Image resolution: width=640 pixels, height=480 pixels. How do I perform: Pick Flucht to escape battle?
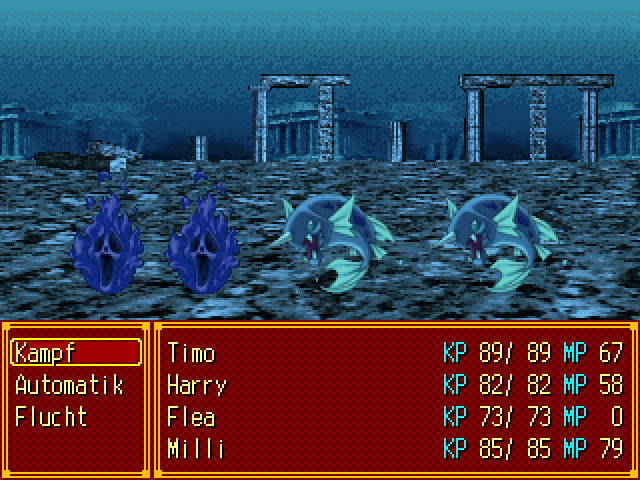(52, 417)
